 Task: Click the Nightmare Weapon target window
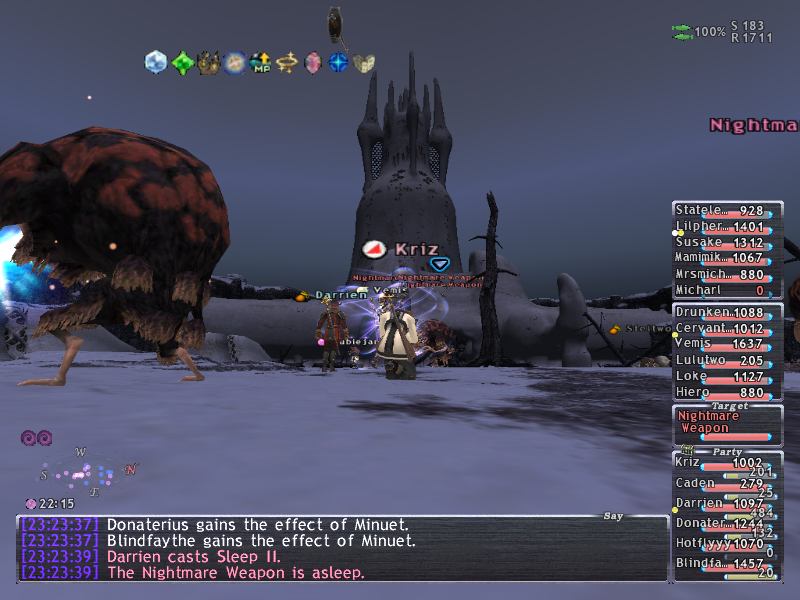[726, 422]
